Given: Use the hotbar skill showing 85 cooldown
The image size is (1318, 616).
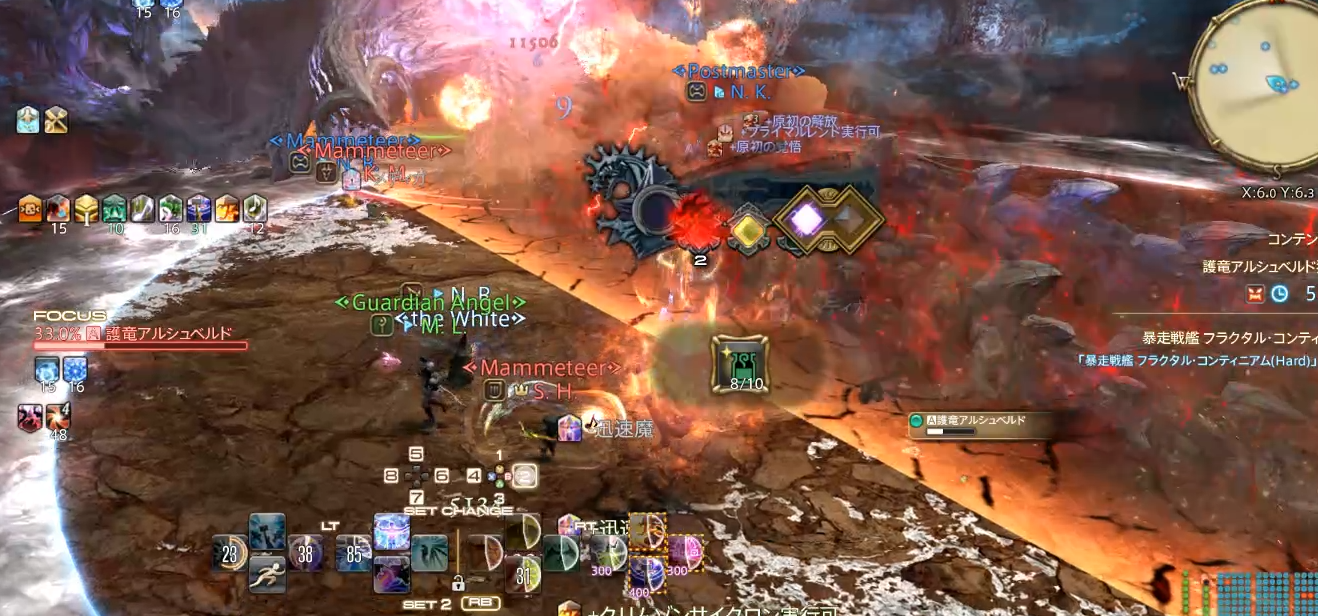Looking at the screenshot, I should point(353,552).
